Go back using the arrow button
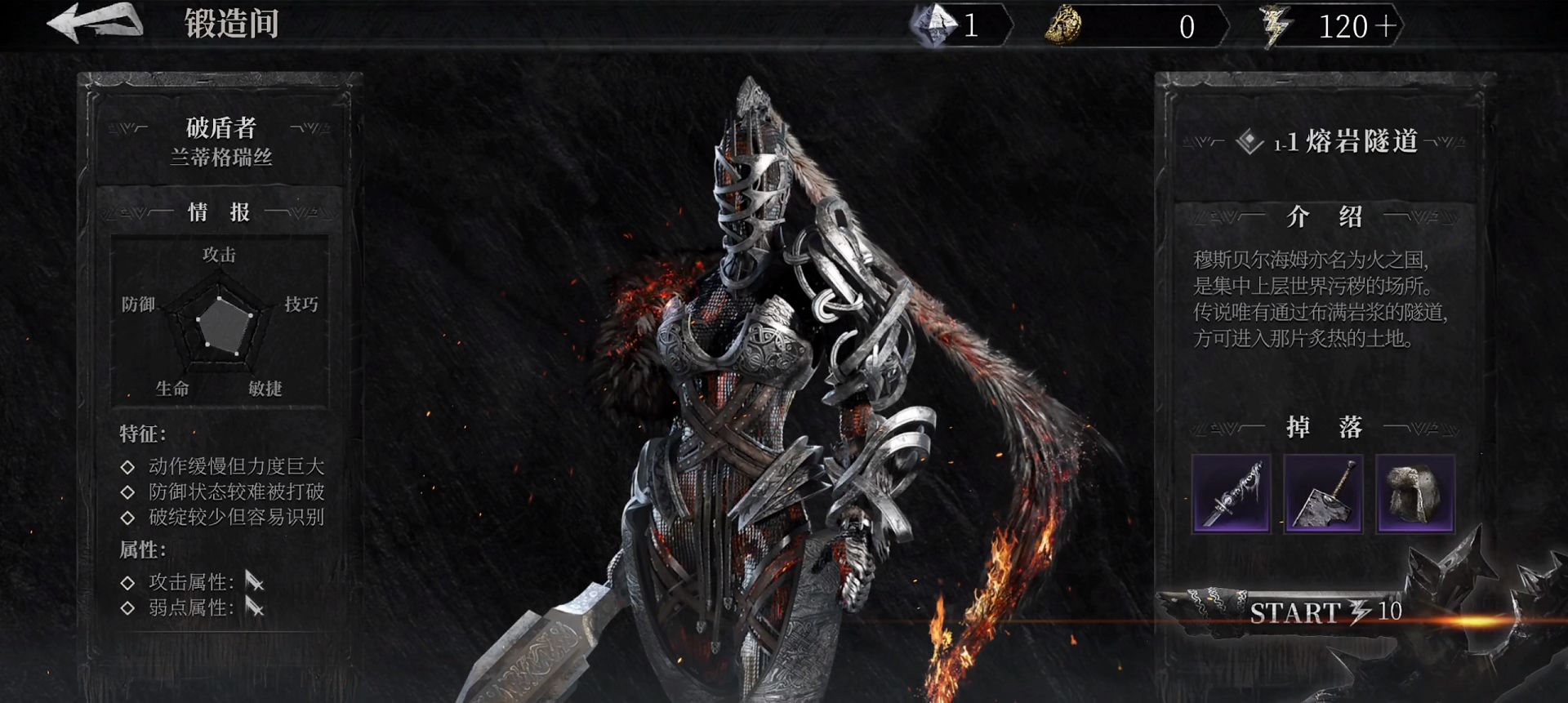This screenshot has height=703, width=1568. tap(95, 22)
